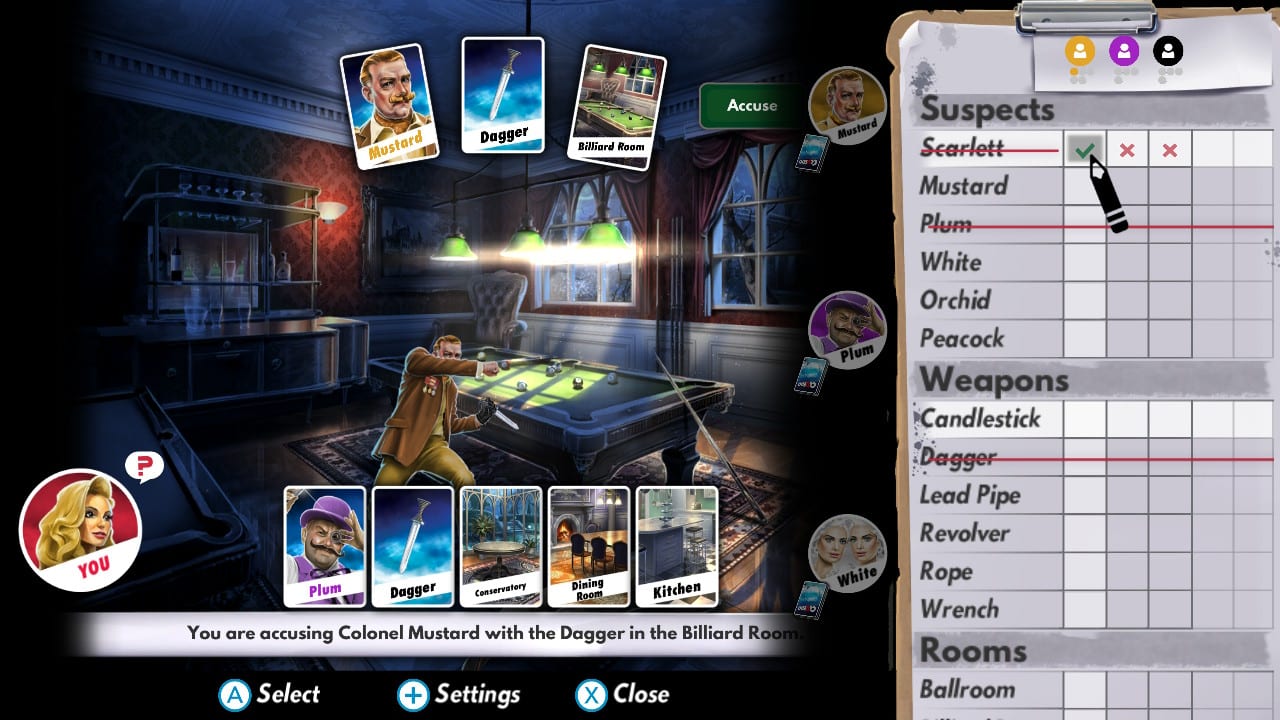The height and width of the screenshot is (720, 1280).
Task: Open your Scarlett avatar with the YOU badge
Action: pos(80,528)
